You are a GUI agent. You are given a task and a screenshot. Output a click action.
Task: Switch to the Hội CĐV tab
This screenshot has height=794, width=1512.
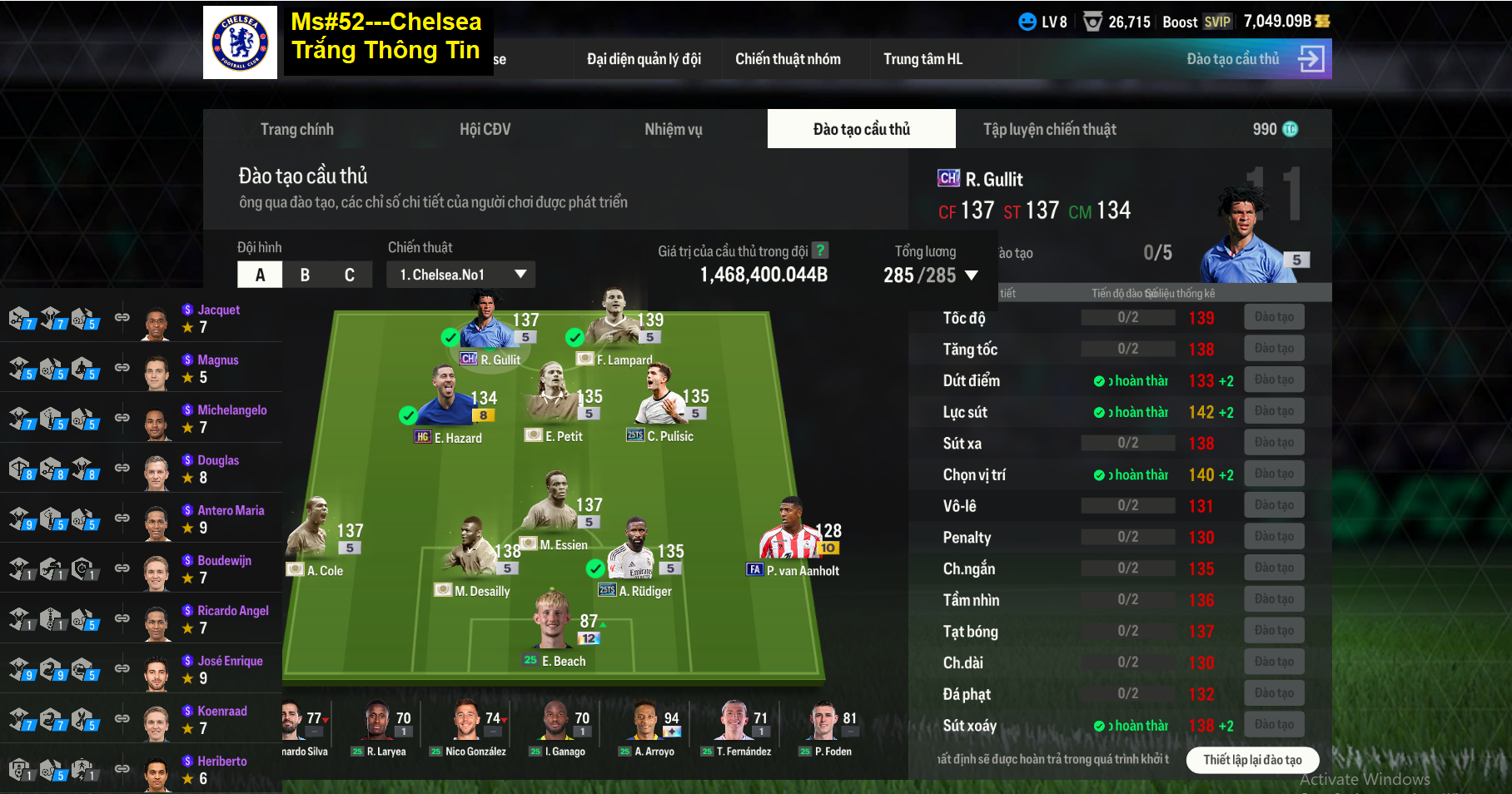(x=485, y=129)
